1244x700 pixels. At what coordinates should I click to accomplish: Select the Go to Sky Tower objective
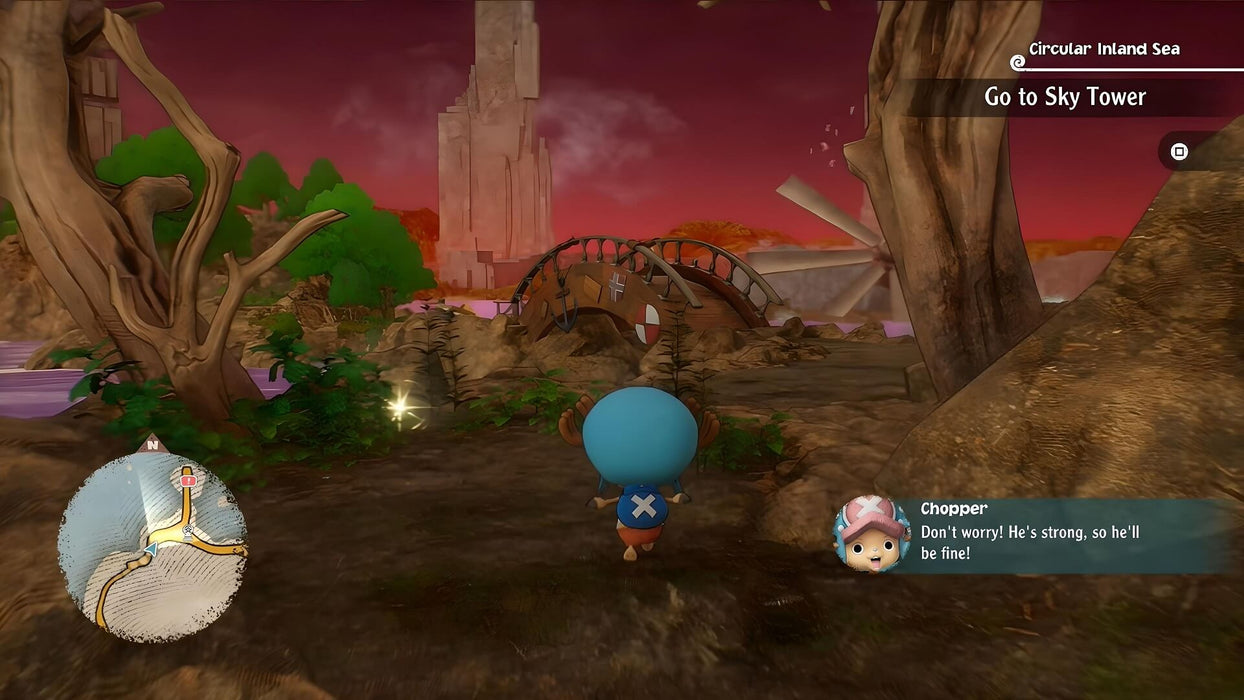(x=1065, y=97)
